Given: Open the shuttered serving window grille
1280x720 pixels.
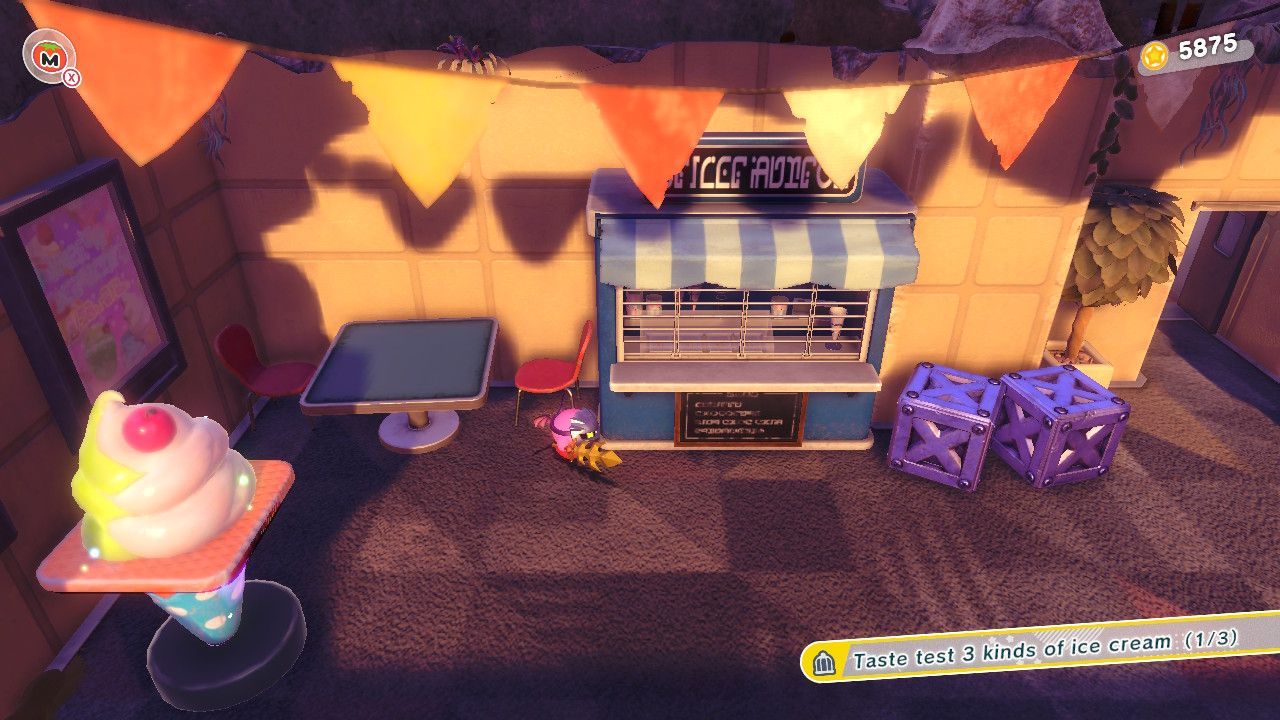Looking at the screenshot, I should [x=745, y=320].
